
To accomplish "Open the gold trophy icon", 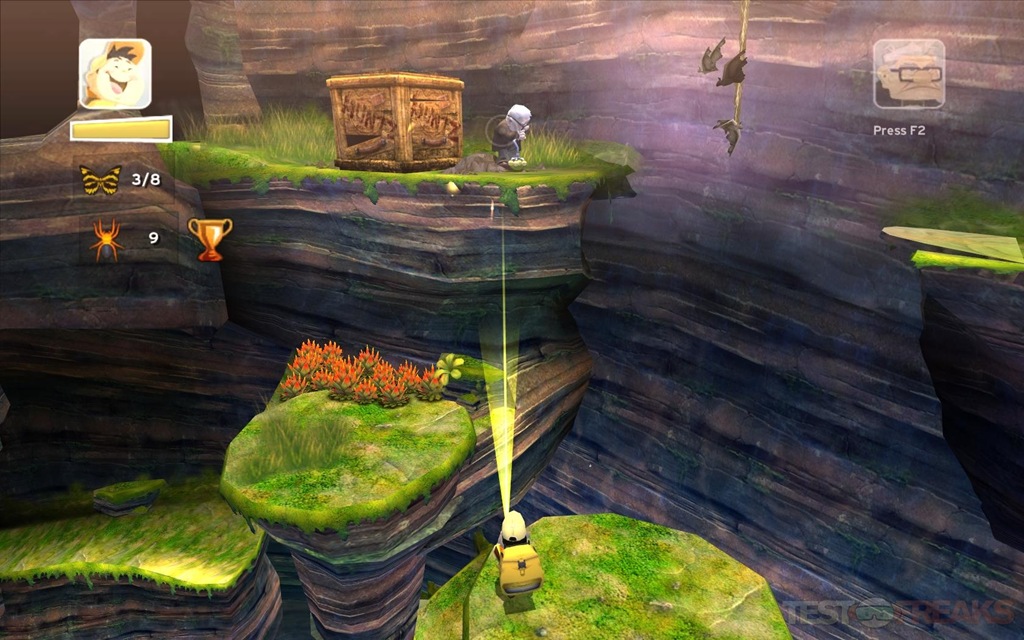I will pos(210,239).
